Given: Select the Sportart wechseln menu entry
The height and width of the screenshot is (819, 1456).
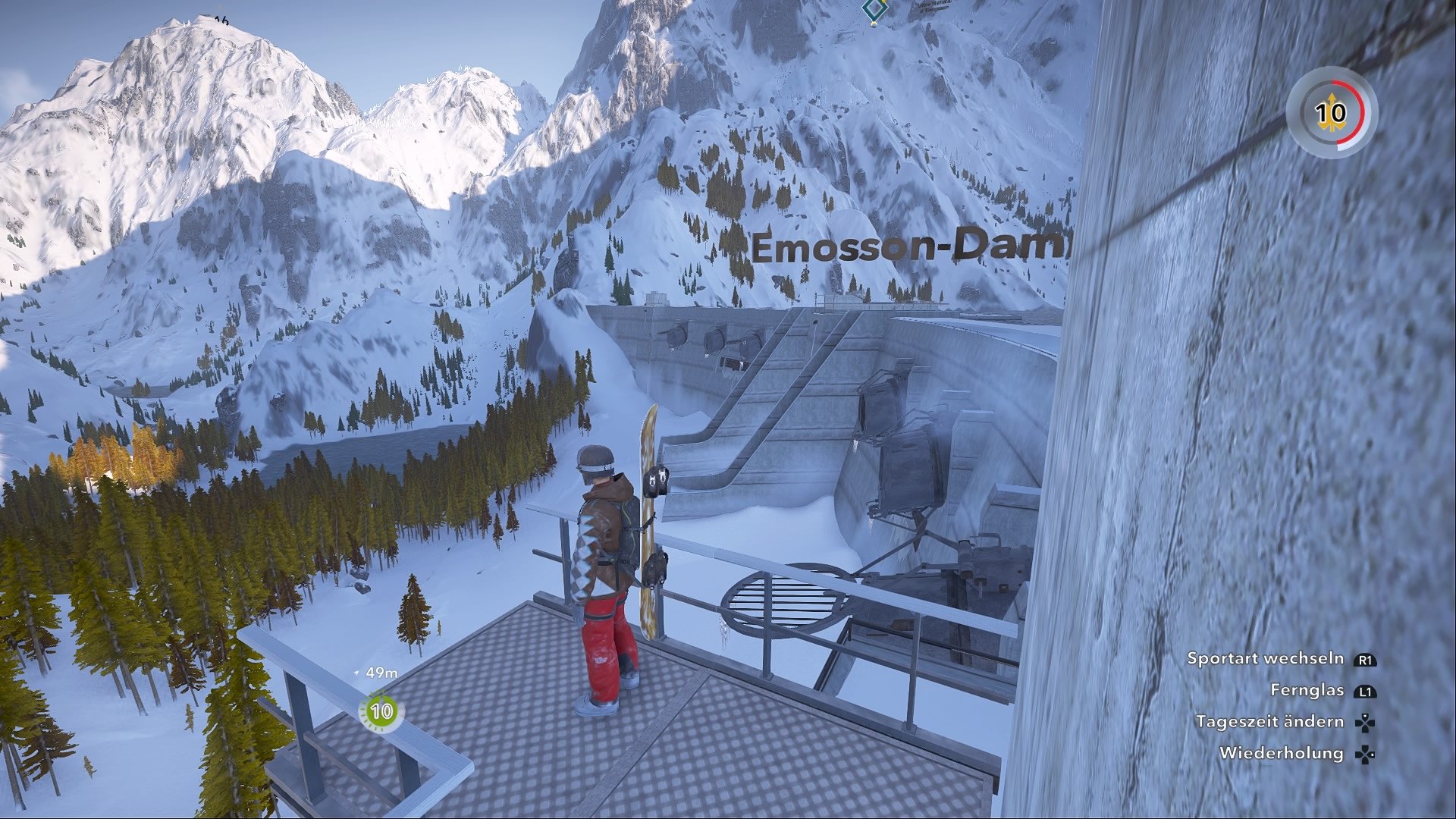Looking at the screenshot, I should [1267, 659].
